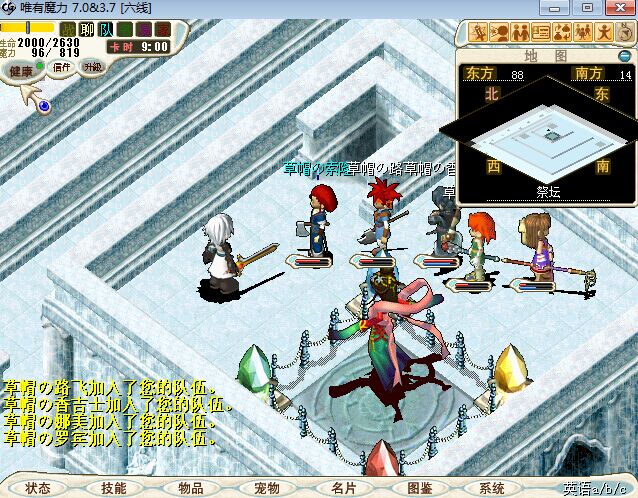Click the 升級 level-up button
This screenshot has height=498, width=638.
point(92,66)
